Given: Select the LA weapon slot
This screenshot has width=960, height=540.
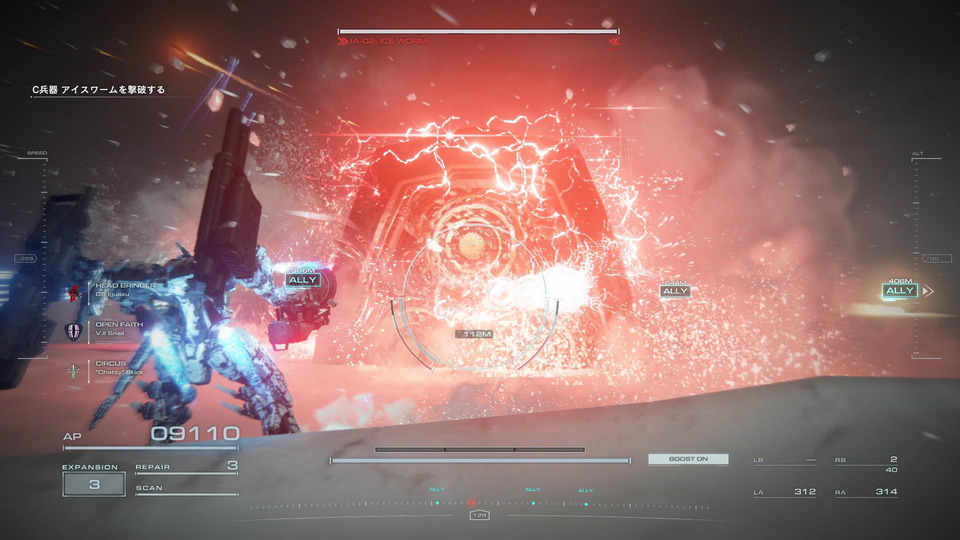Looking at the screenshot, I should point(784,492).
